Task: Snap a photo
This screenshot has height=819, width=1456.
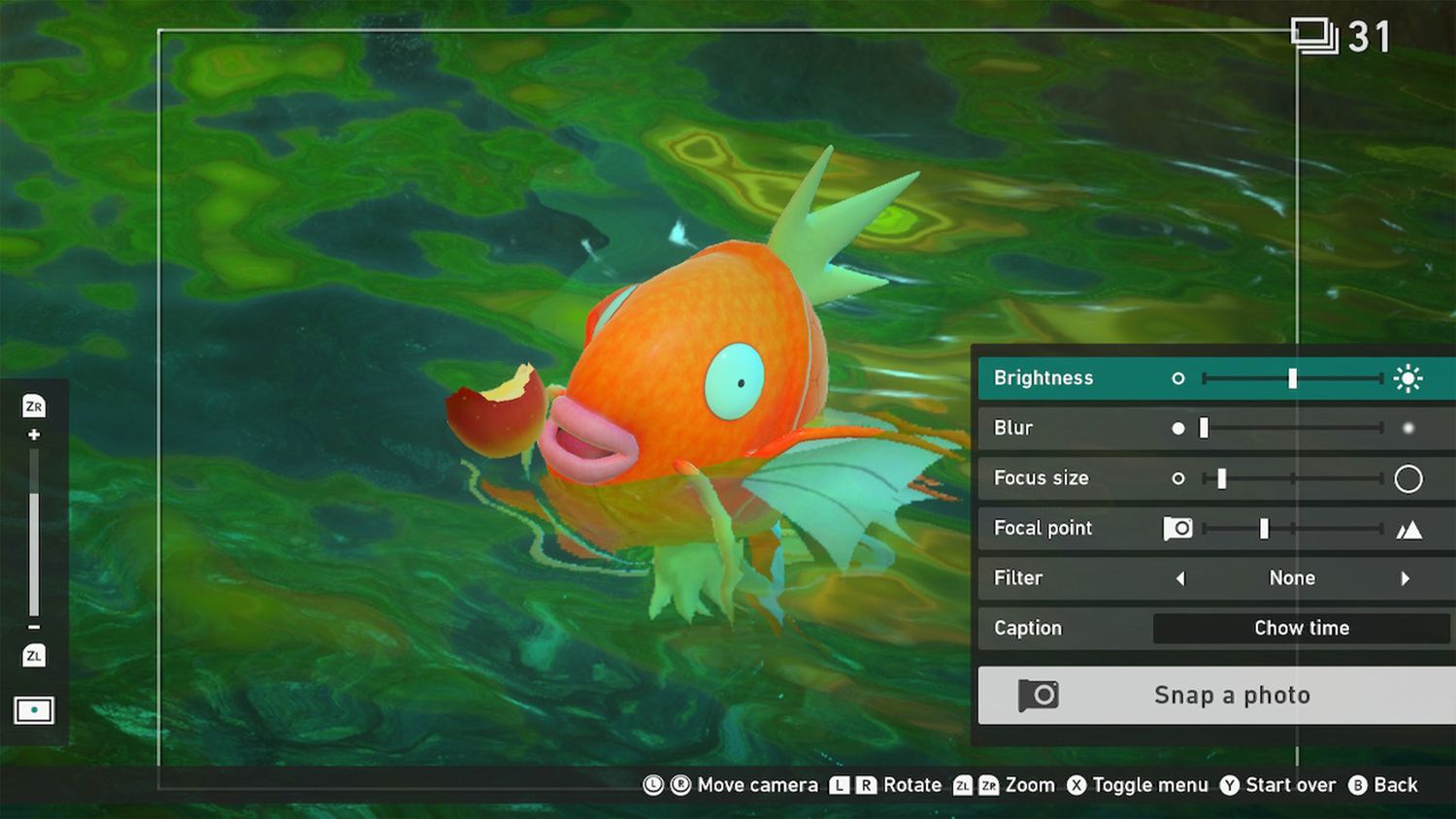Action: (1215, 695)
